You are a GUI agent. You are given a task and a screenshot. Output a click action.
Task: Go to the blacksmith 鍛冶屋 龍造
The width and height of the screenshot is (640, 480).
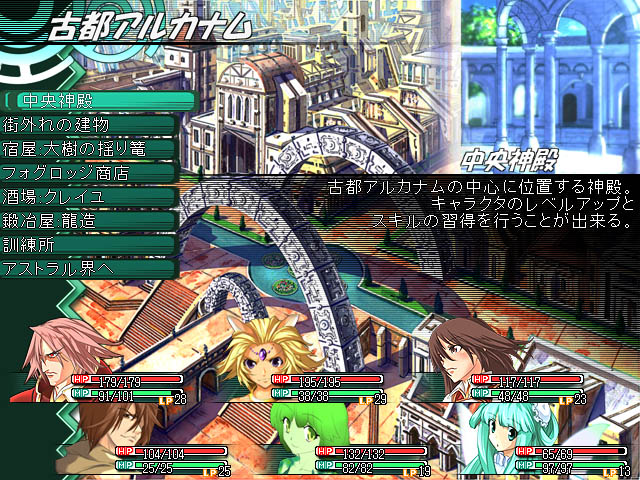(x=90, y=221)
